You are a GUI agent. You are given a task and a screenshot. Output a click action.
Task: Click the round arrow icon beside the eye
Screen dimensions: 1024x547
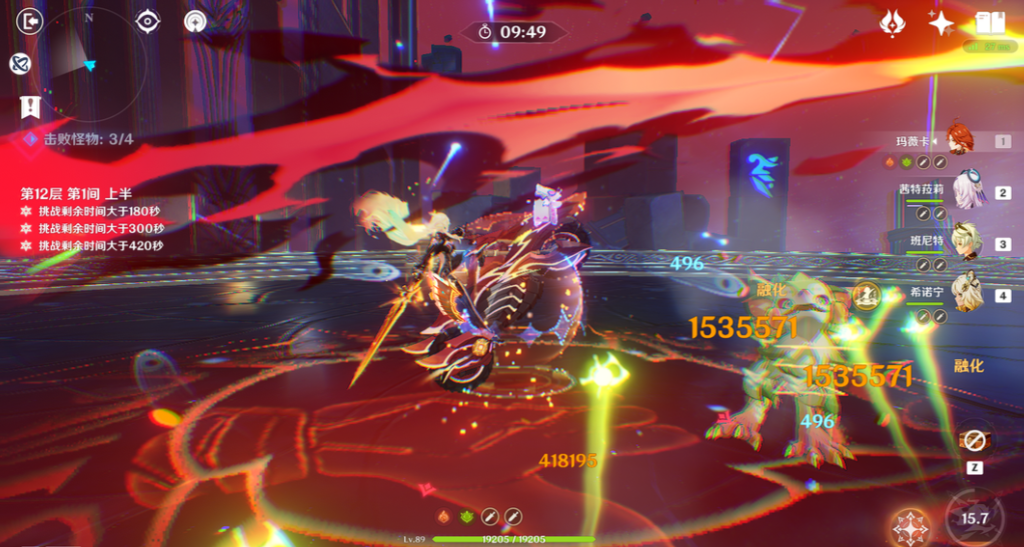tap(195, 21)
